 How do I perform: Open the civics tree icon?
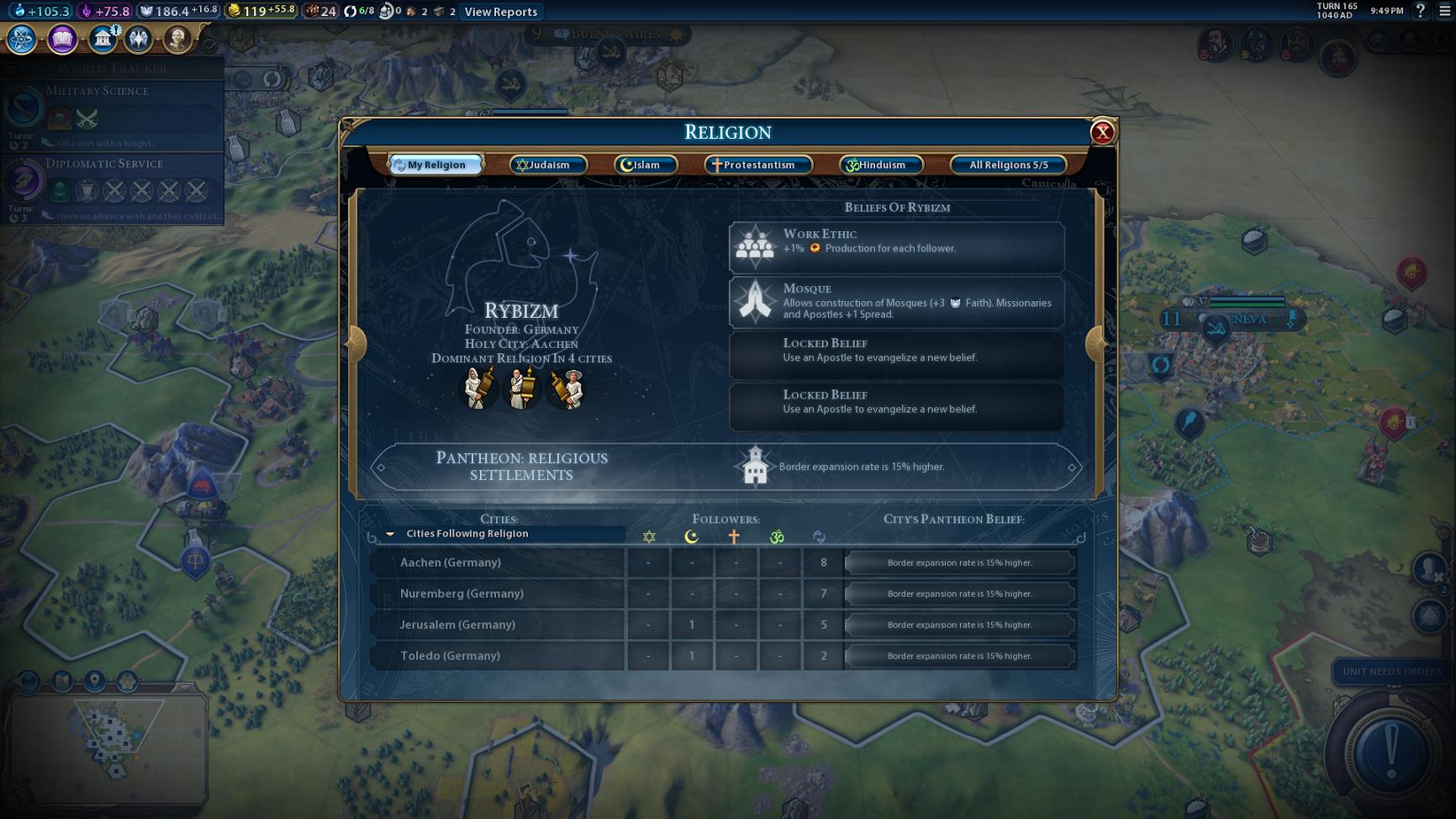pos(62,39)
